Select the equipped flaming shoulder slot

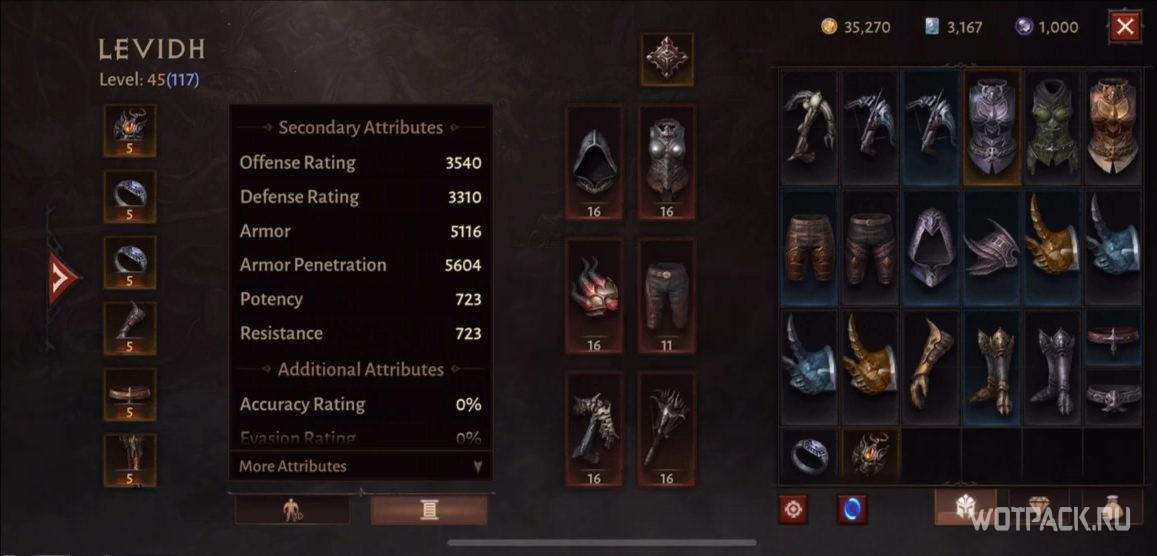click(x=594, y=295)
